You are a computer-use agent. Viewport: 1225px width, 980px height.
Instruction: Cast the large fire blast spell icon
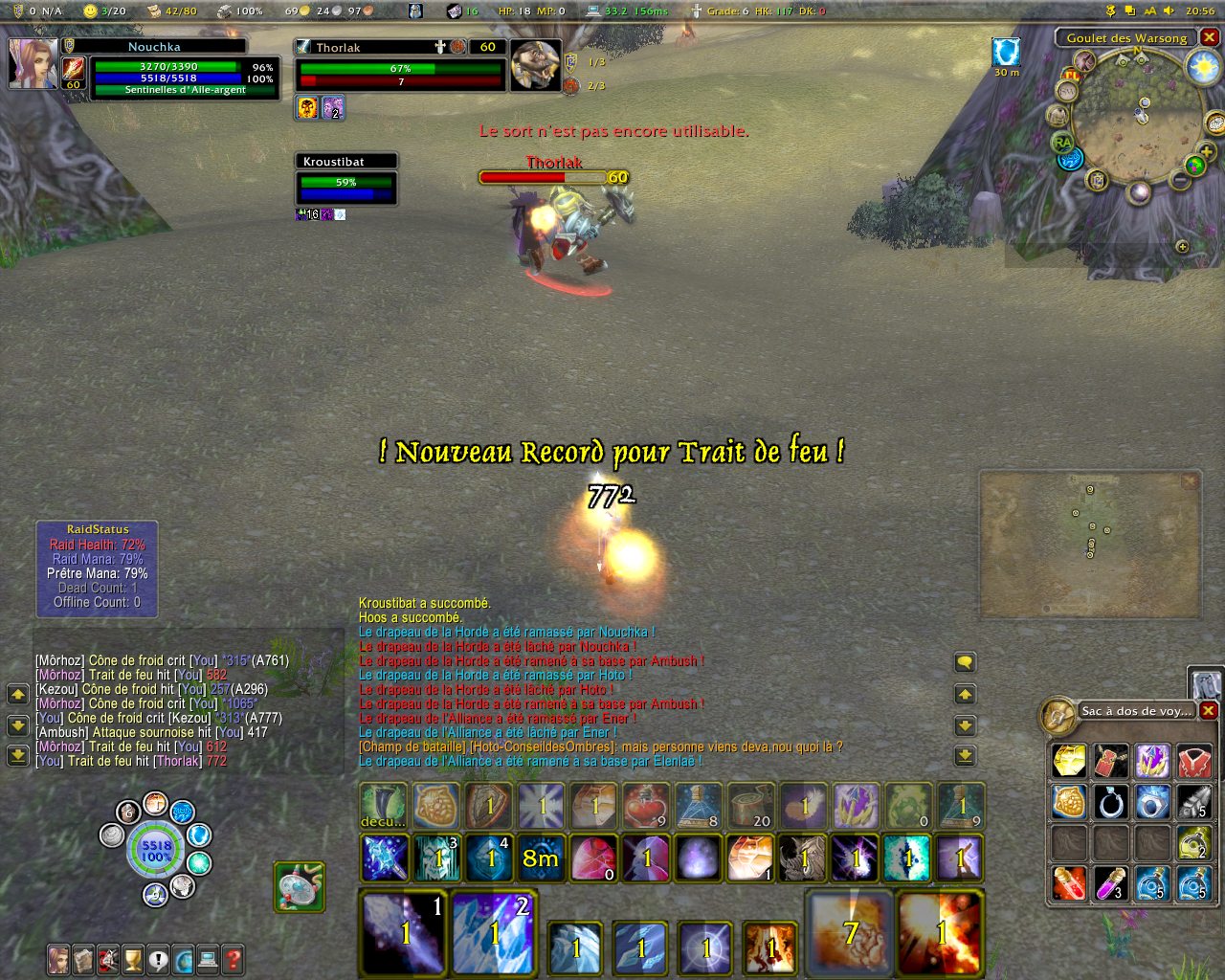(940, 932)
